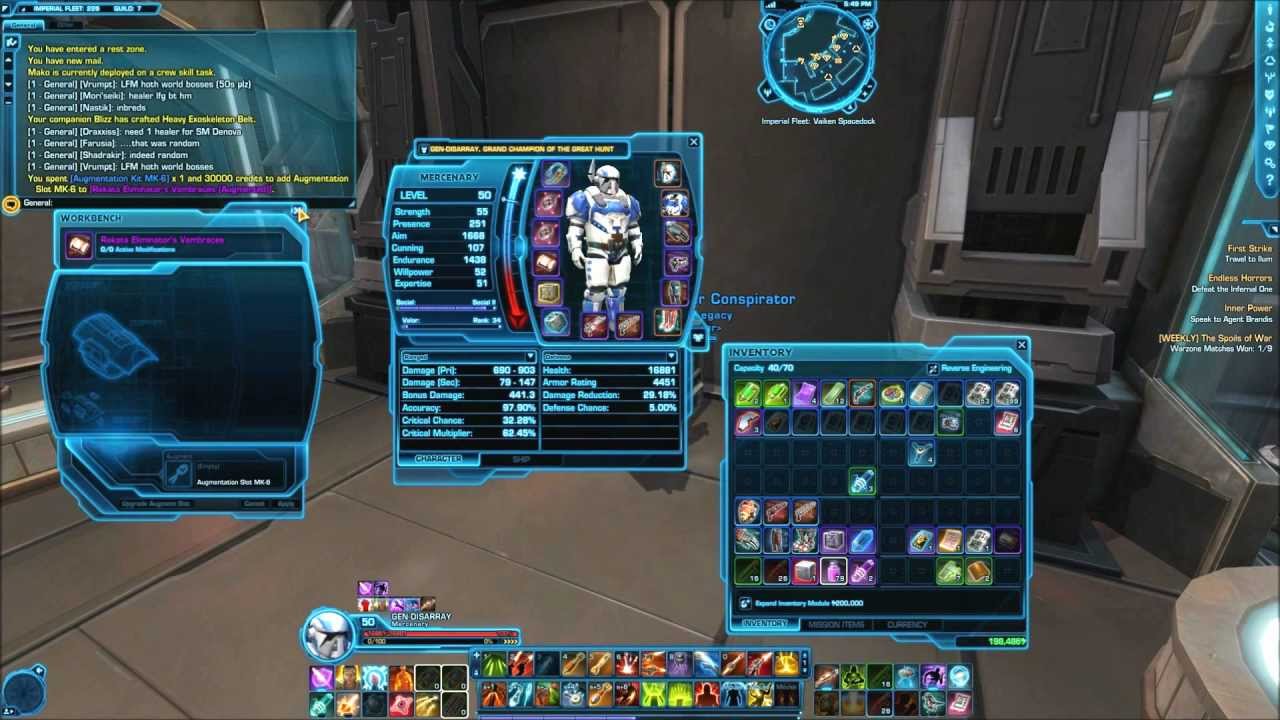Click the Apply button in Workbench
This screenshot has width=1280, height=720.
tap(285, 504)
